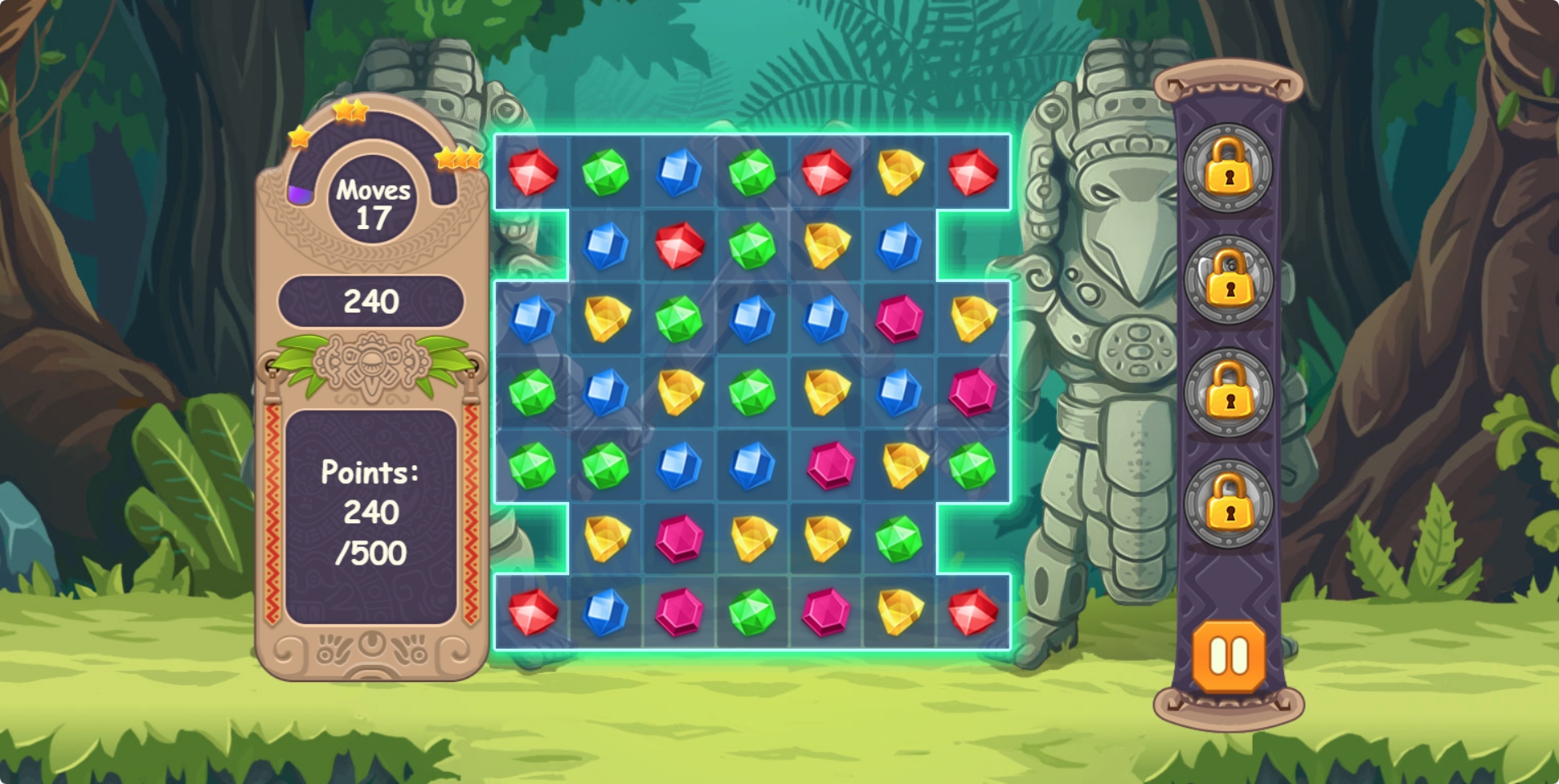The height and width of the screenshot is (784, 1559).
Task: Select the green gem in the bottom row
Action: click(x=753, y=612)
